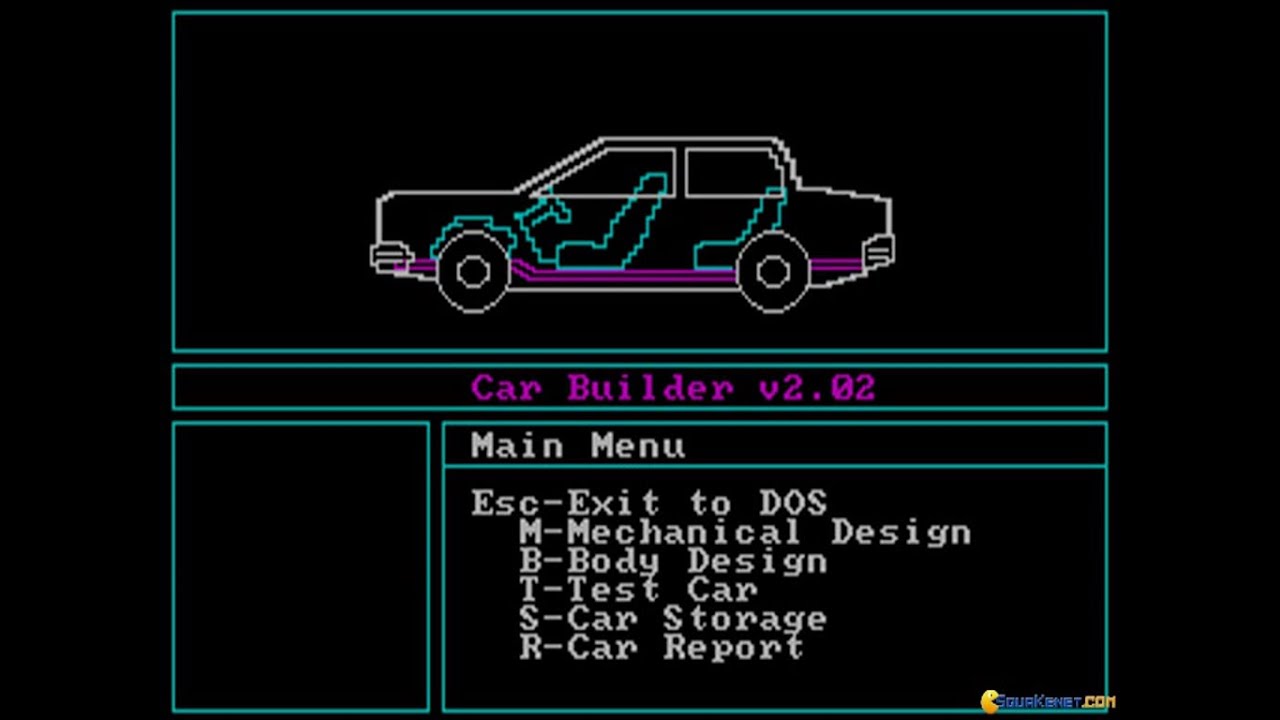Choose T-Test Car entry
1280x720 pixels.
[637, 591]
